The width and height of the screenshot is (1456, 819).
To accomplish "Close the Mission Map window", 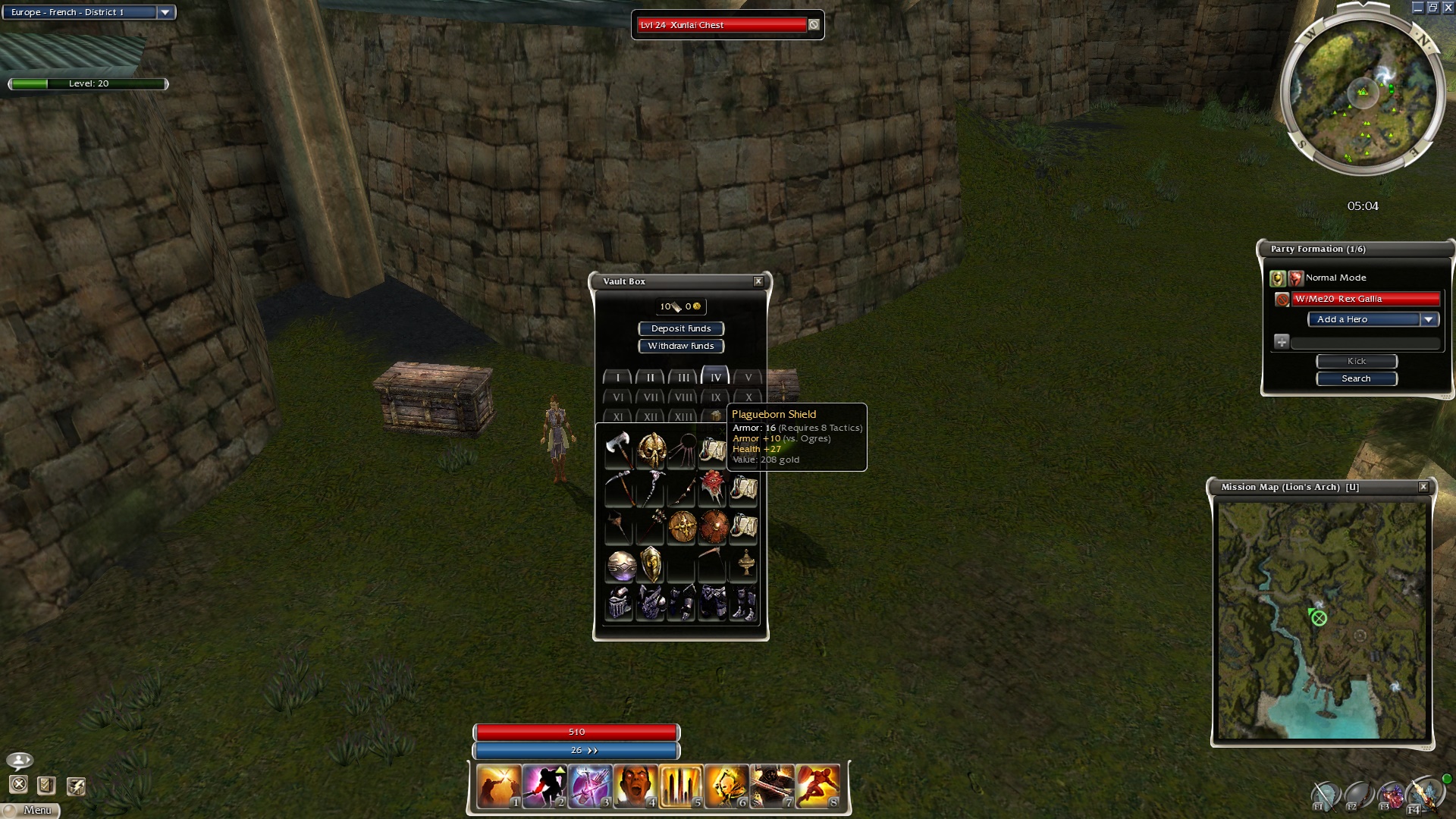I will pyautogui.click(x=1423, y=487).
